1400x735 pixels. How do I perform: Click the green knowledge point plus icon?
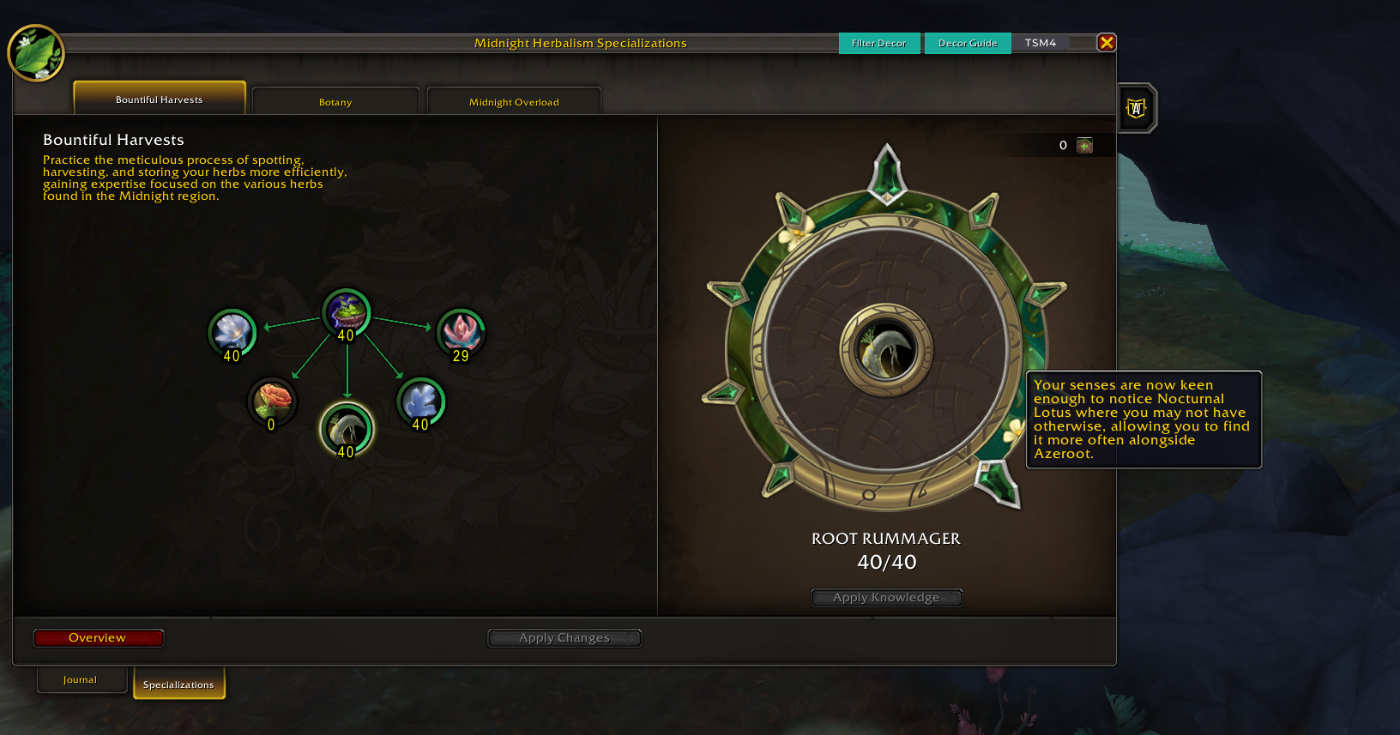point(1084,145)
